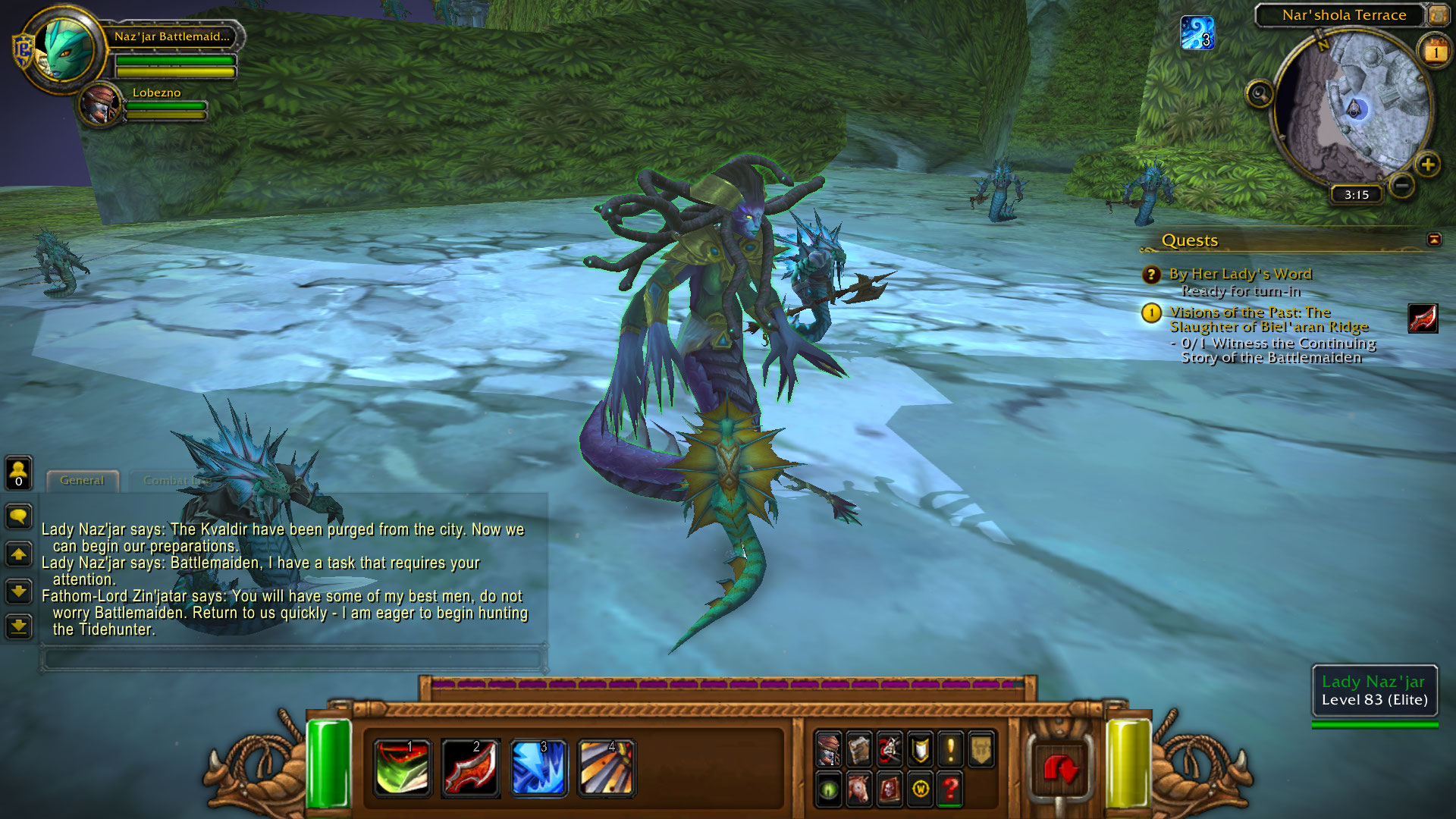Open the red question mark help button
This screenshot has width=1456, height=819.
tap(950, 789)
